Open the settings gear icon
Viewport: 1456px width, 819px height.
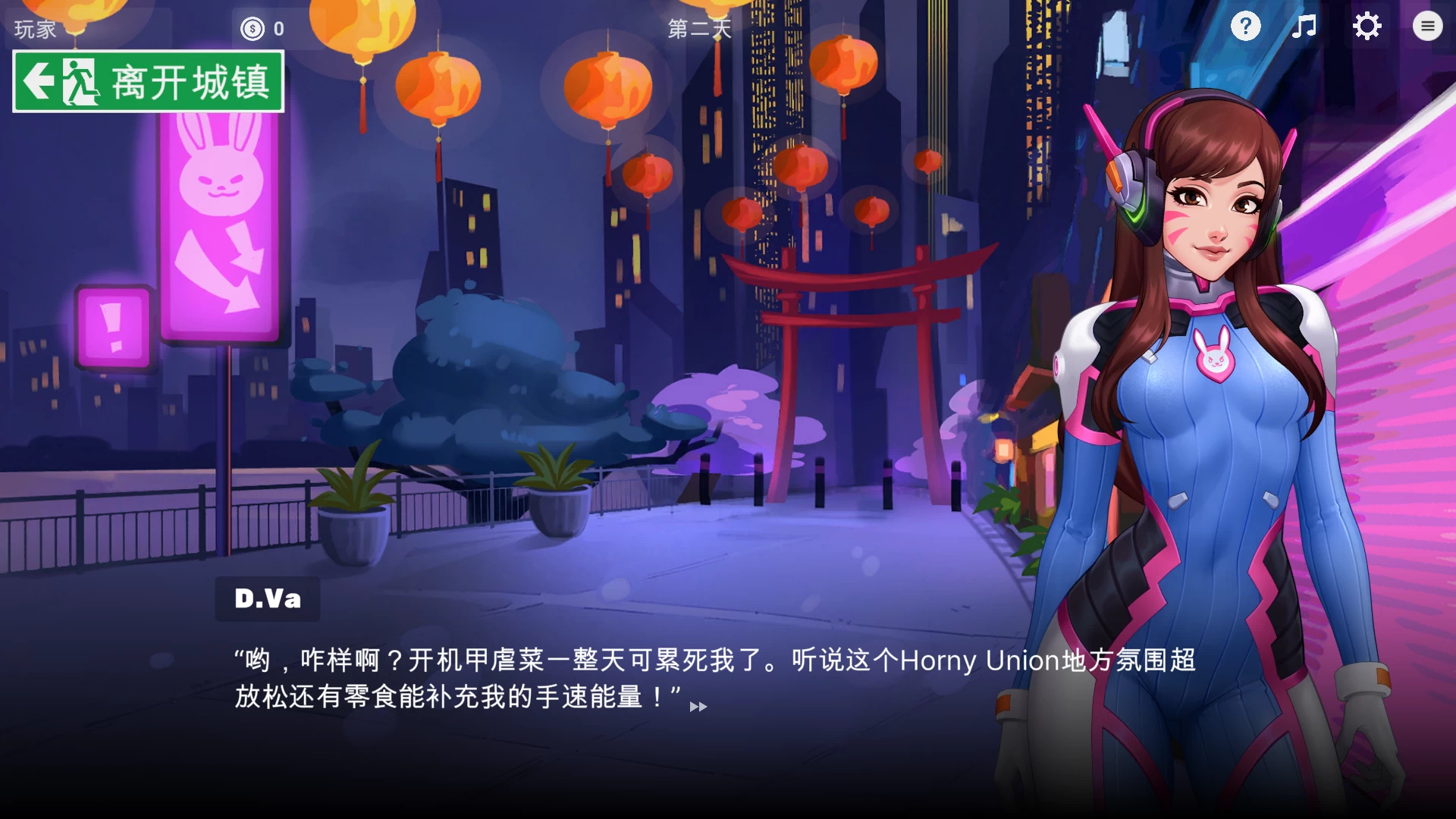[1367, 27]
